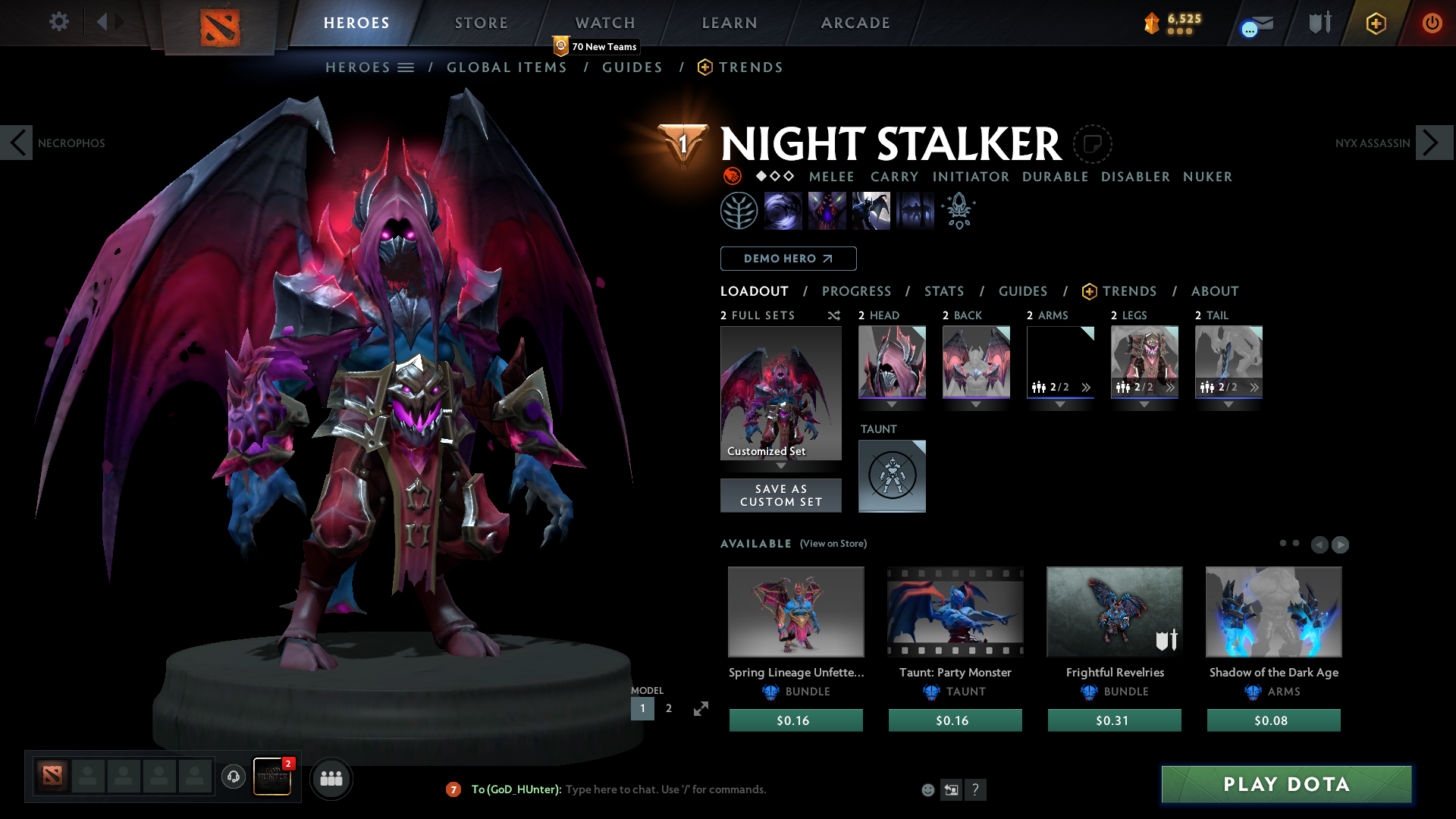Open Dota Plus shield icon in top bar
Screen dimensions: 1456x819
pos(1318,22)
